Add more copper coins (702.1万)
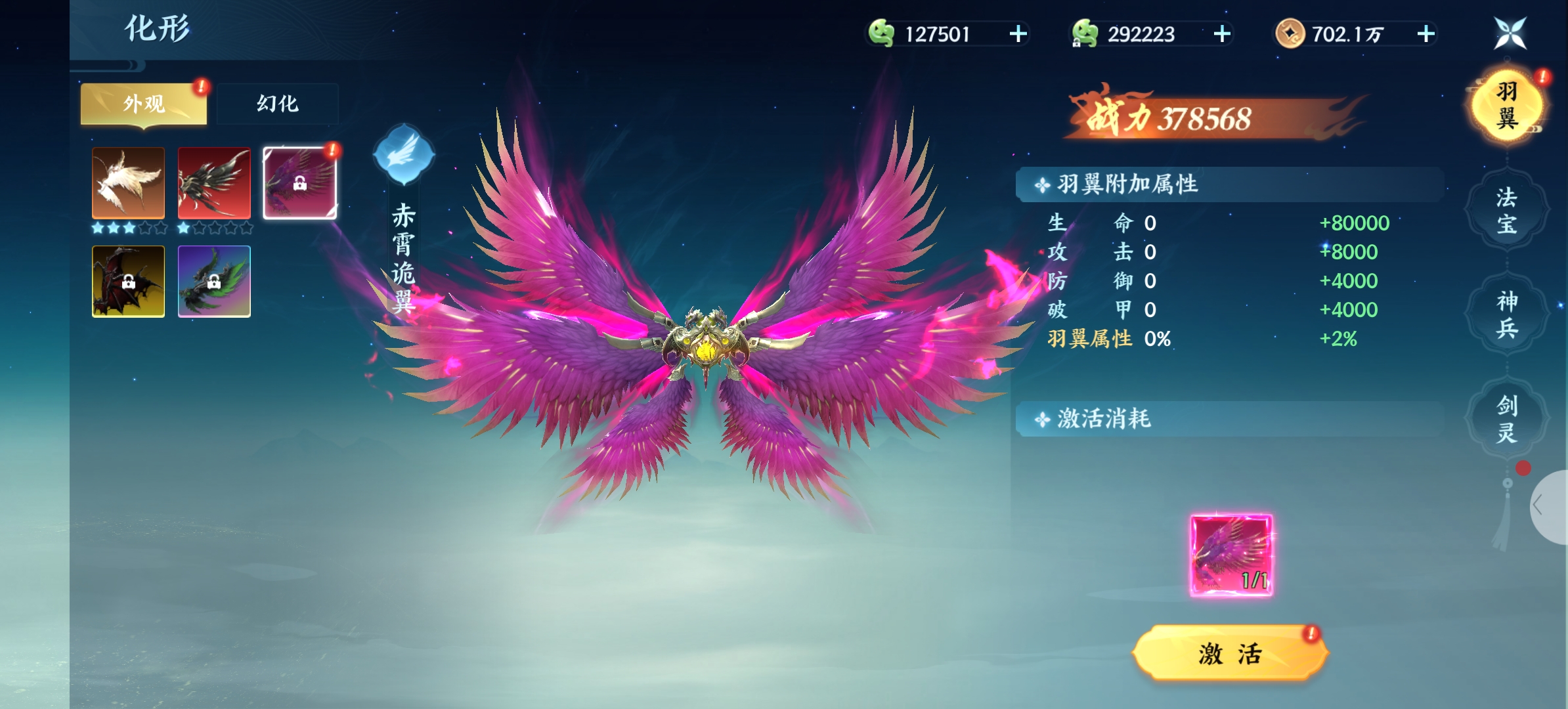The height and width of the screenshot is (709, 1568). [x=1426, y=34]
